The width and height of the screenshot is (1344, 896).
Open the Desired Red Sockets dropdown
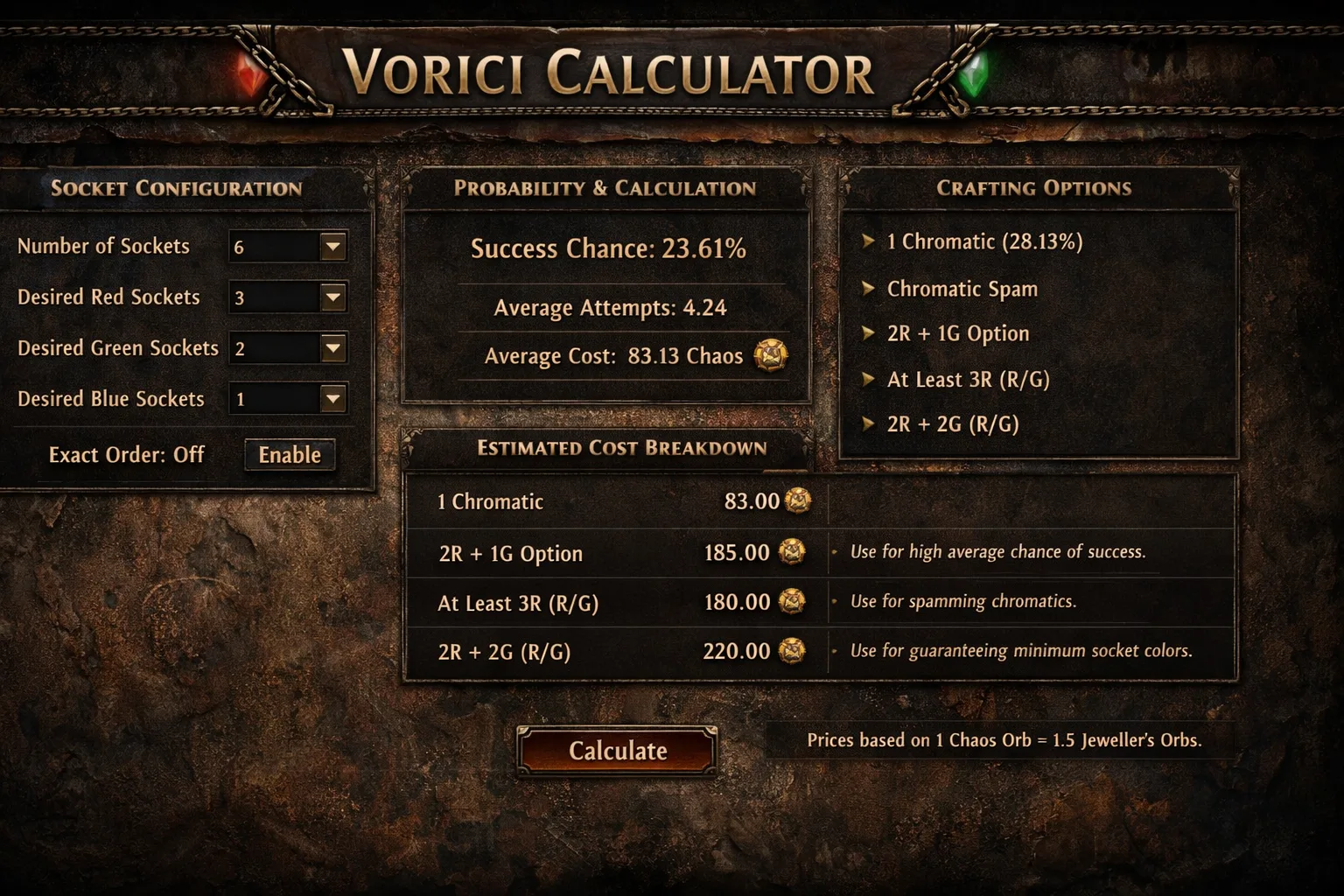332,297
